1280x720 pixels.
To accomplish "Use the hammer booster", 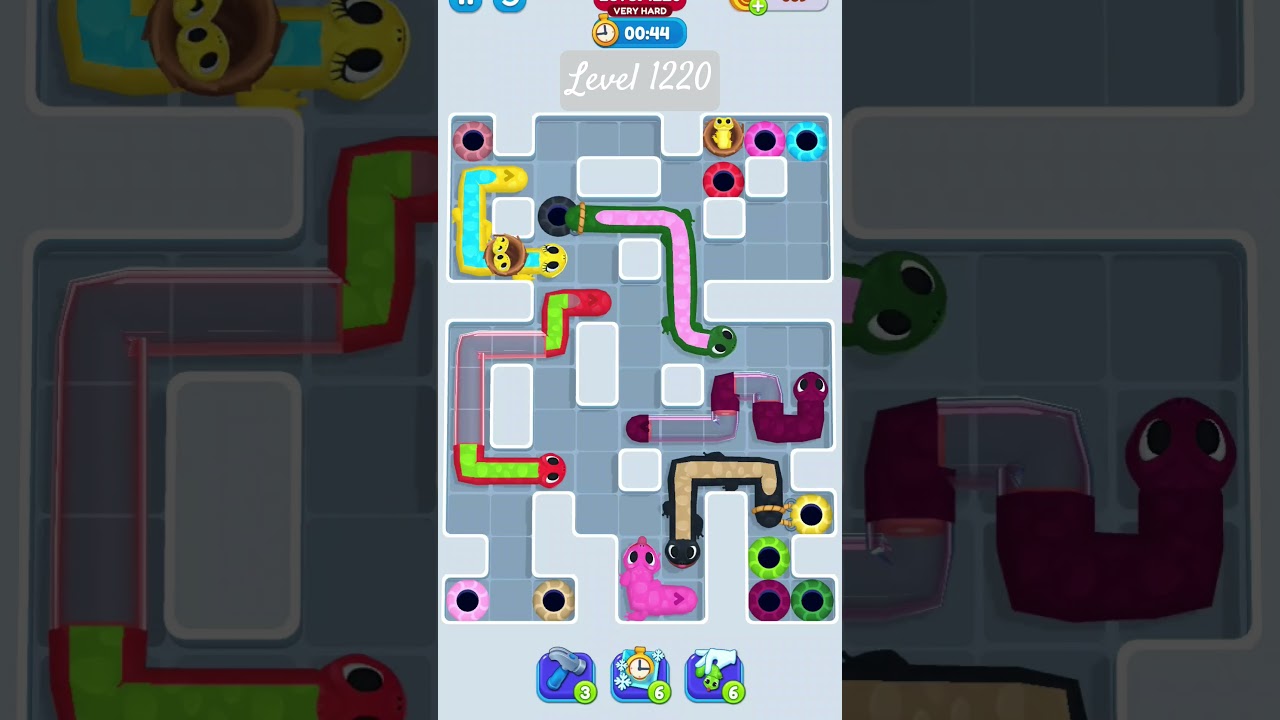I will coord(566,673).
